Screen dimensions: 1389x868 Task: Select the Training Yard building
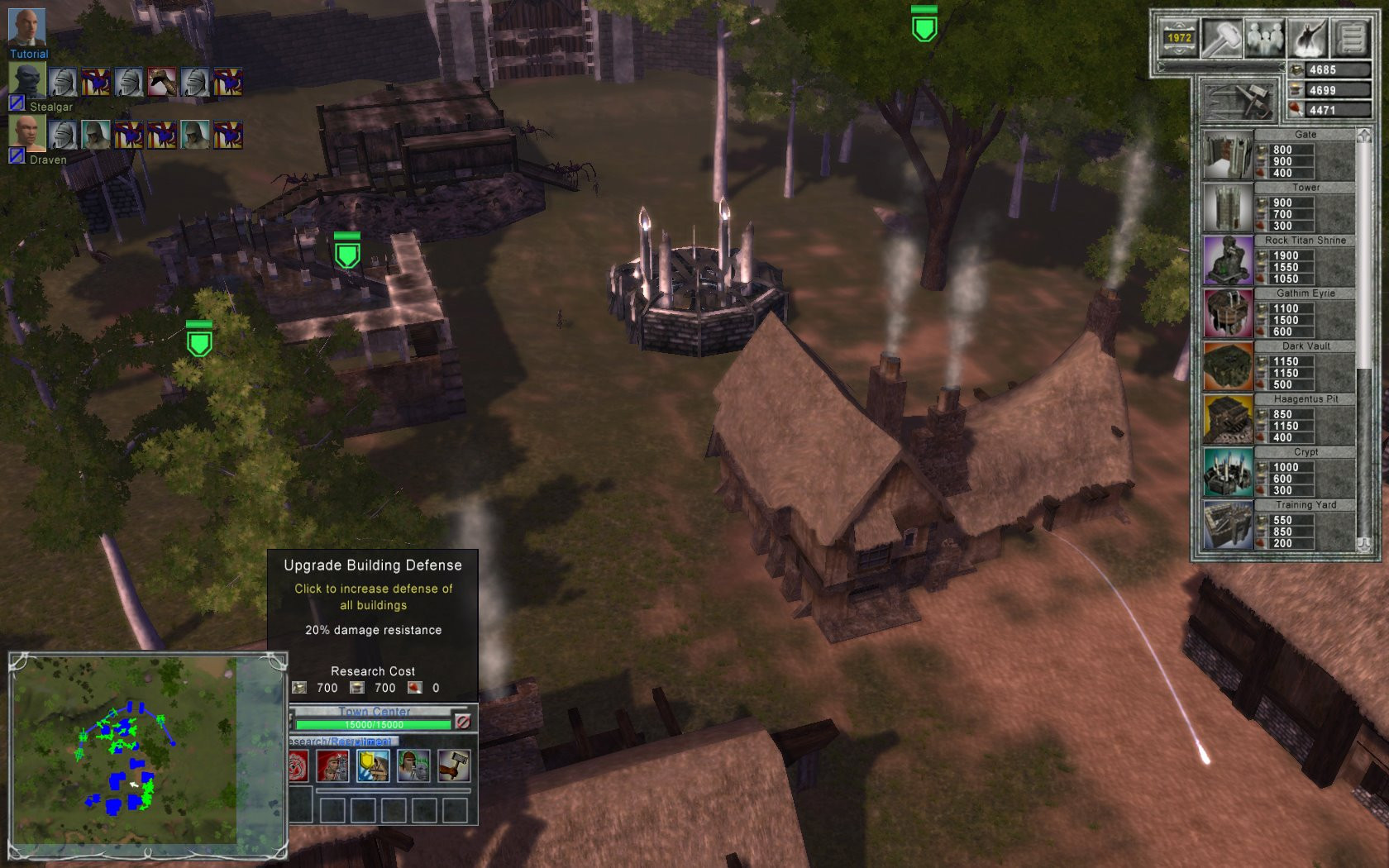click(1228, 525)
